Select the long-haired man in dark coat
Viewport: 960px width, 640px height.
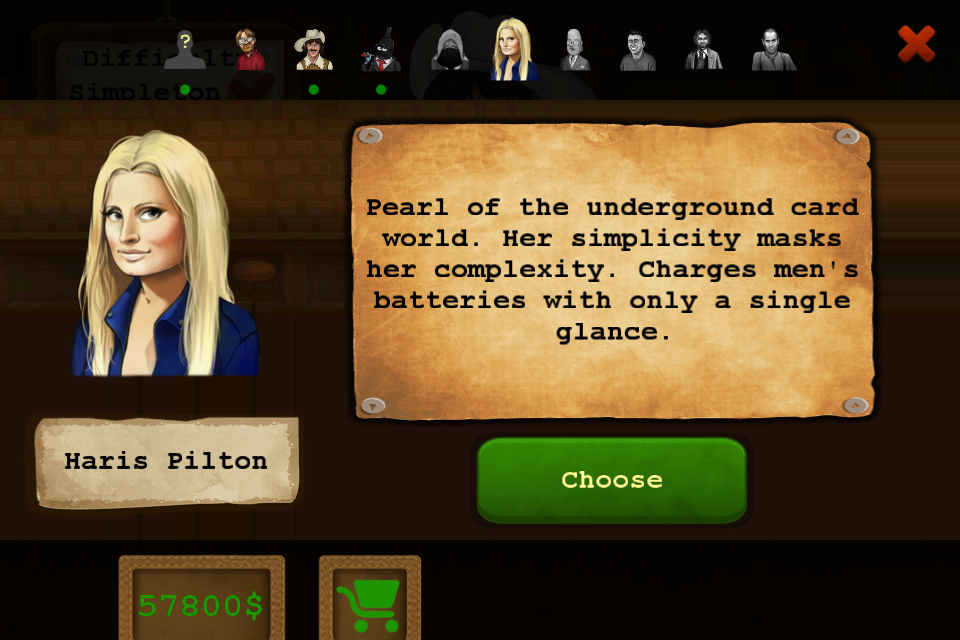[x=703, y=50]
